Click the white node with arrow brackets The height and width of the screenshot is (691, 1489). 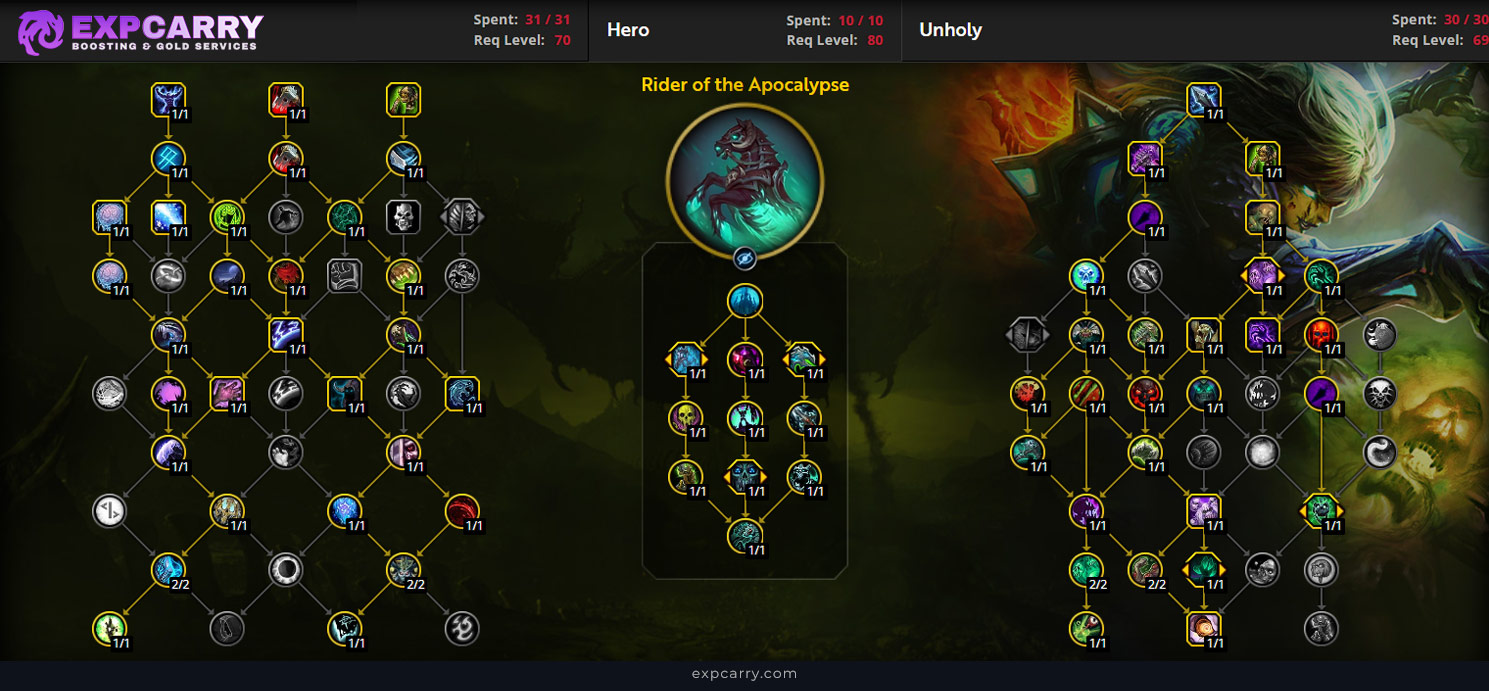click(109, 511)
